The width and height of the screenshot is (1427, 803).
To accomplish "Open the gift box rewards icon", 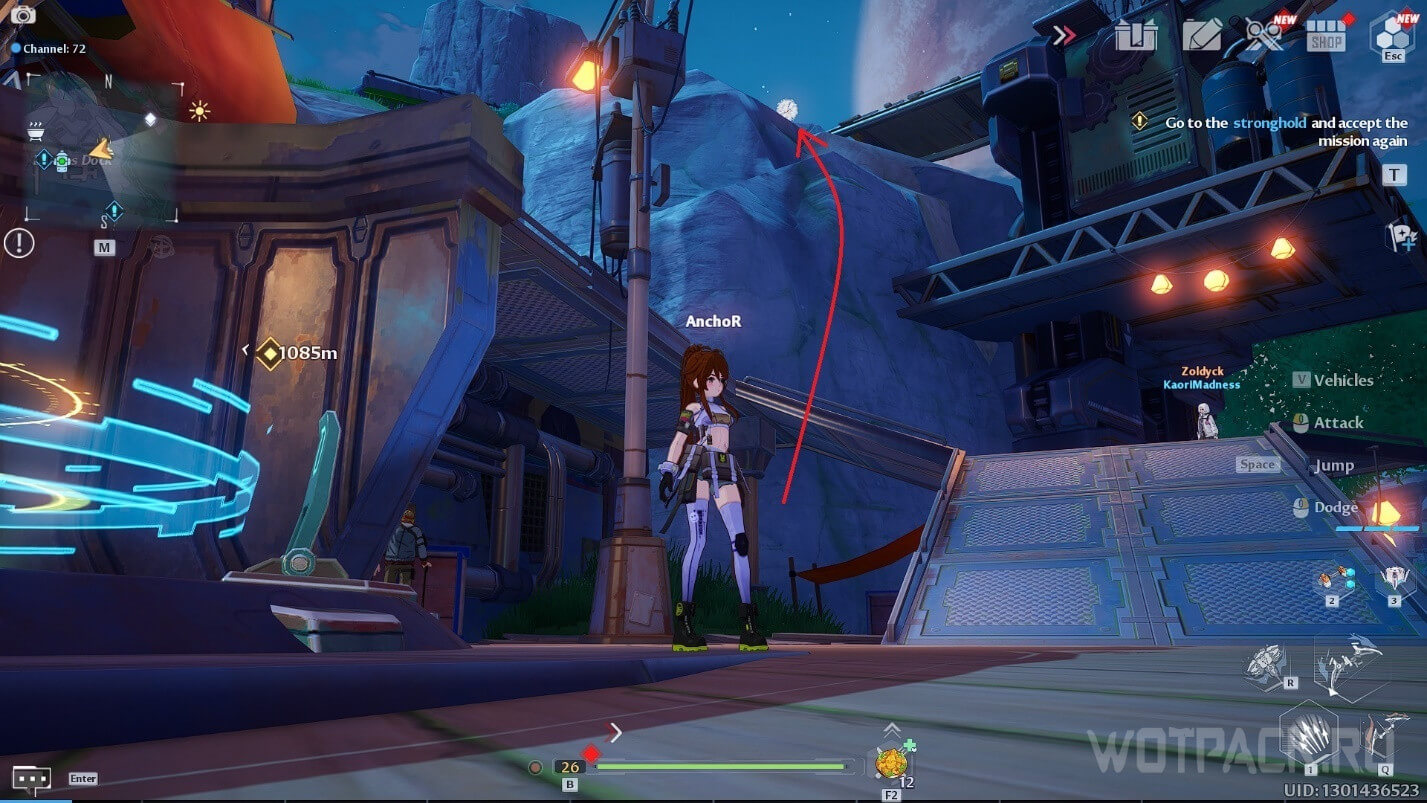I will coord(1136,36).
